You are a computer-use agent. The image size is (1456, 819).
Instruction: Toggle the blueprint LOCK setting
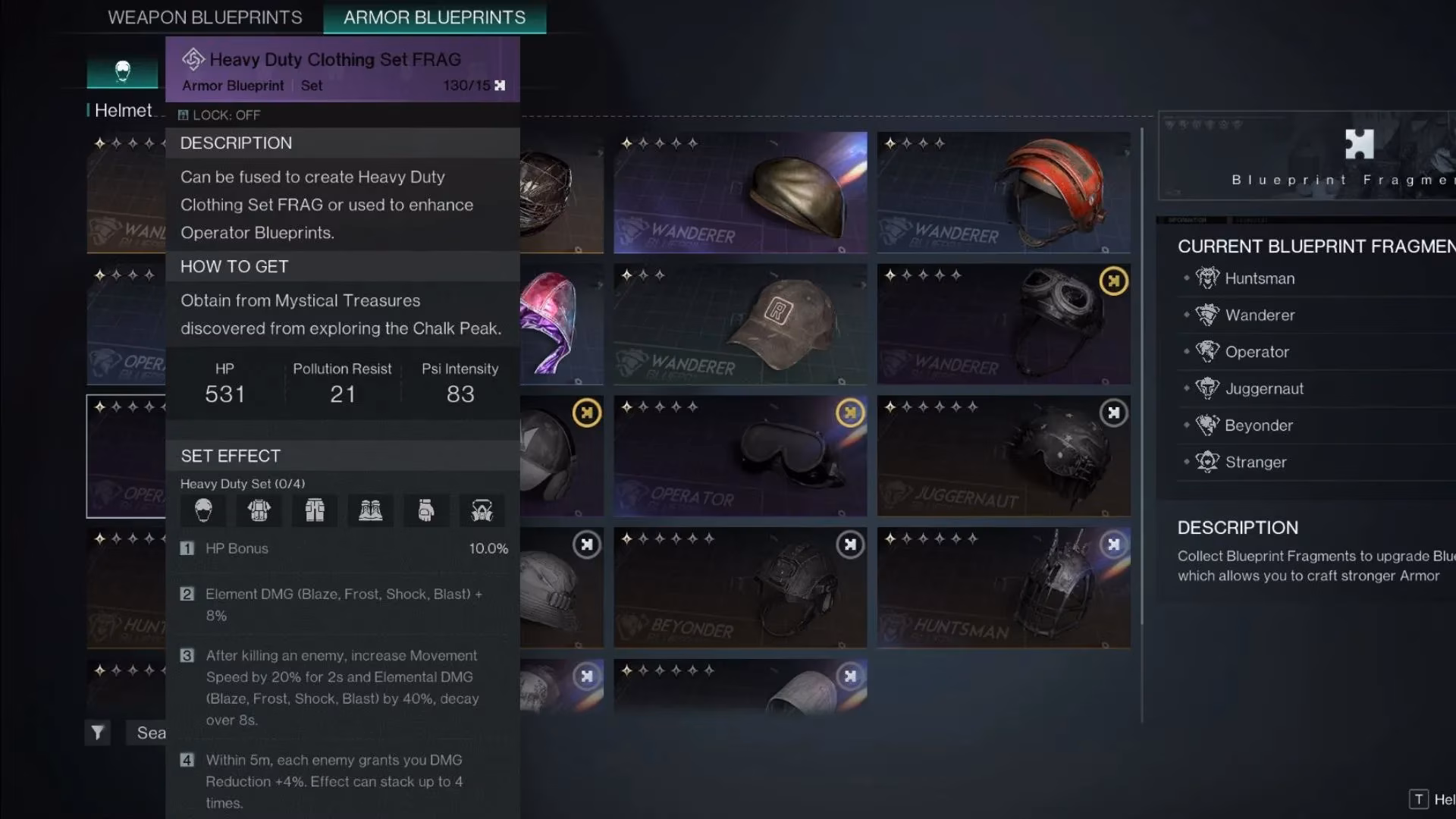tap(219, 115)
